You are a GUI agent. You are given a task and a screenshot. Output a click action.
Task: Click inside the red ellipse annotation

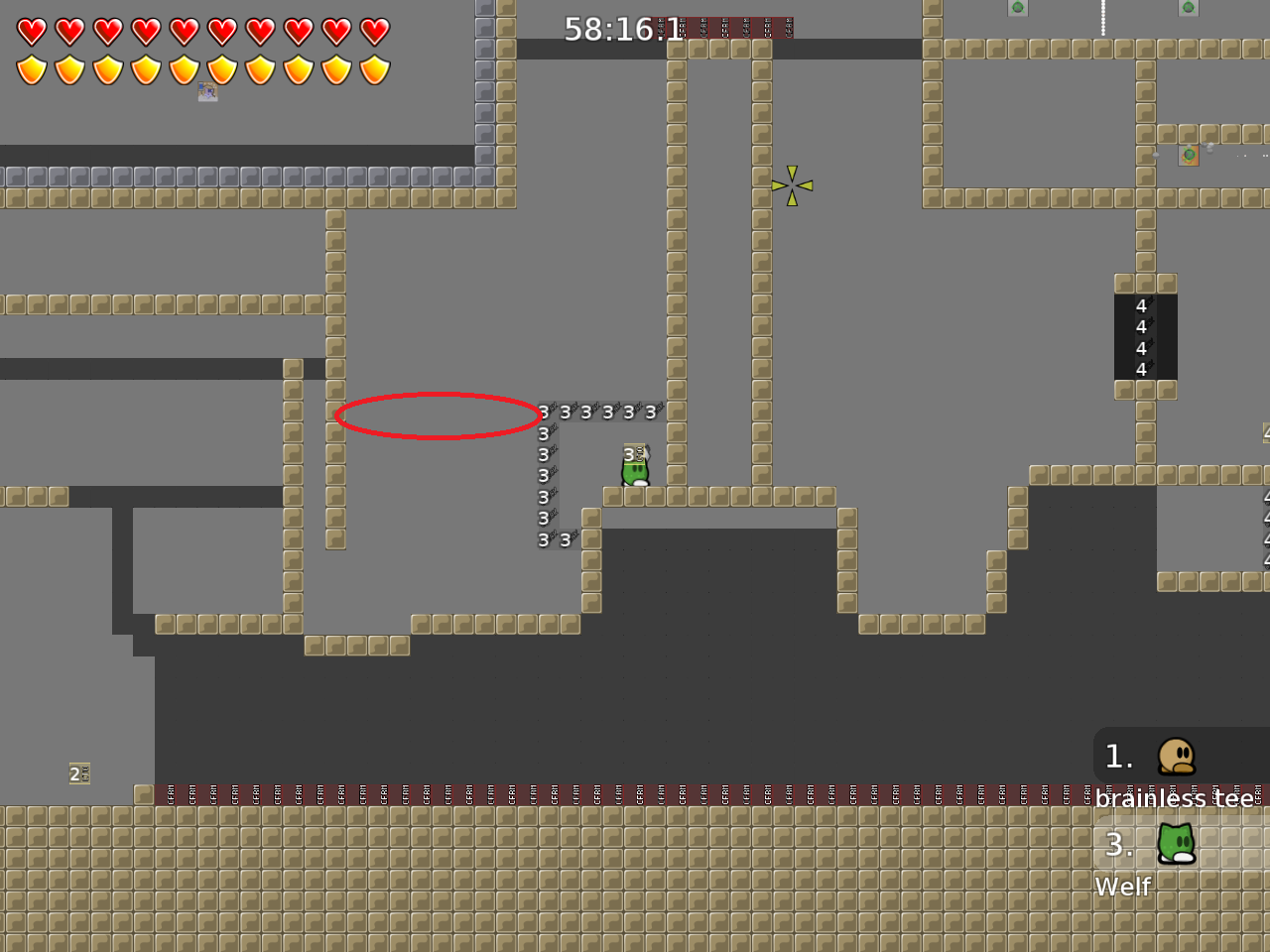(x=440, y=415)
